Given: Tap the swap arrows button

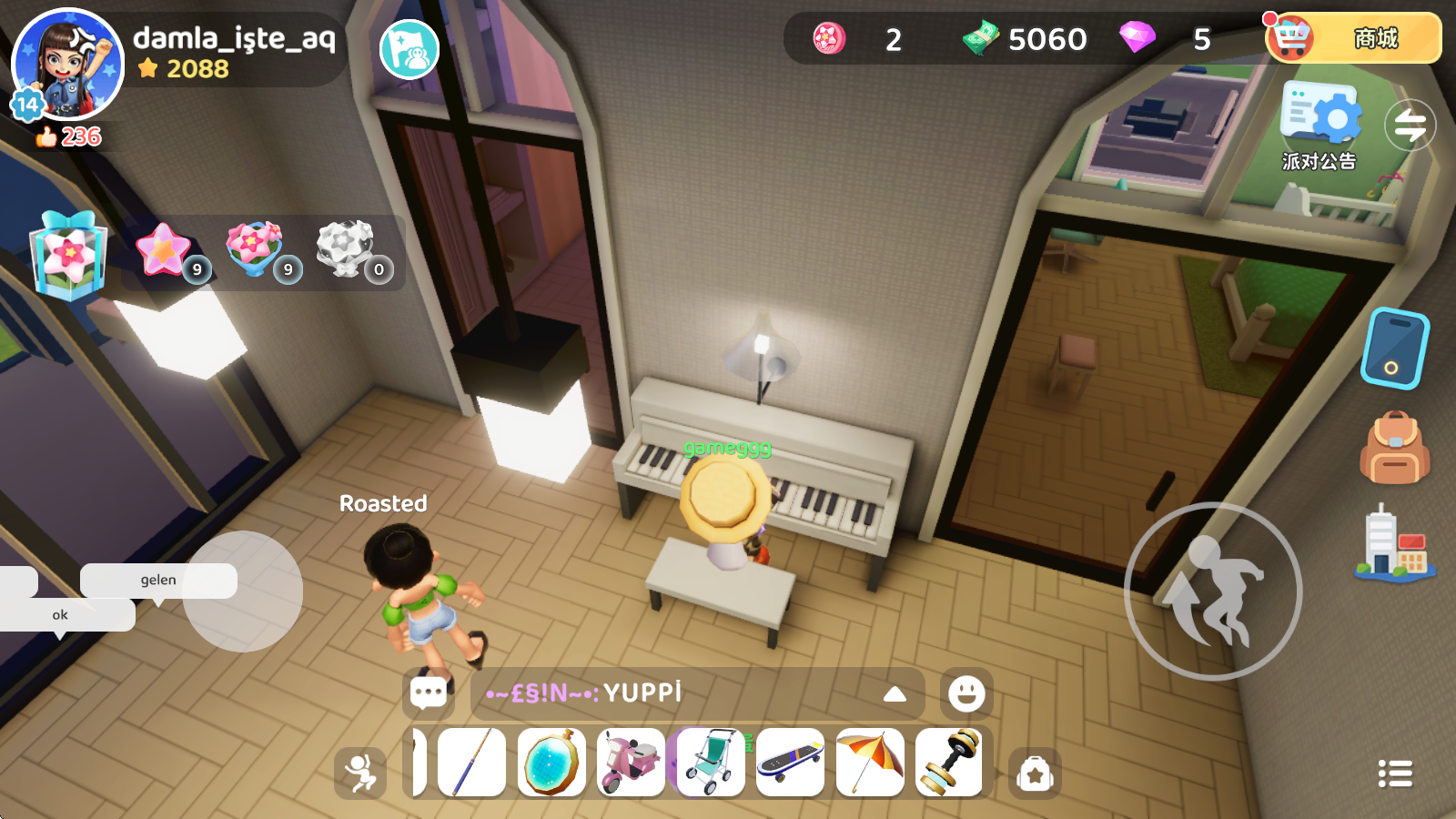Looking at the screenshot, I should [1410, 126].
